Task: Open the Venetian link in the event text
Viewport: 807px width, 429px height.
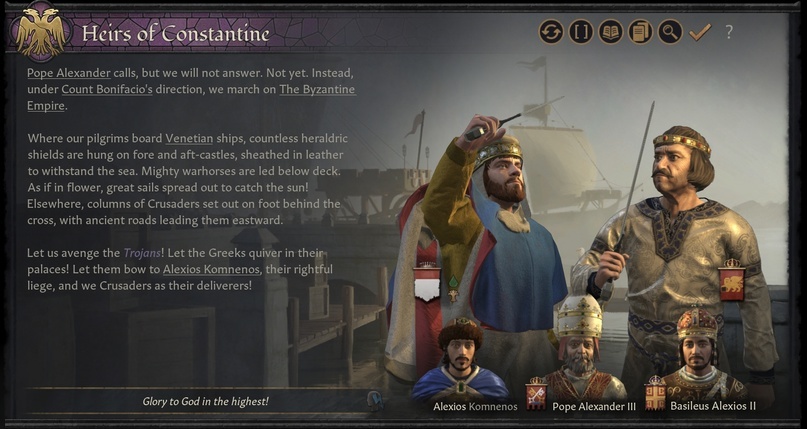Action: [x=189, y=138]
